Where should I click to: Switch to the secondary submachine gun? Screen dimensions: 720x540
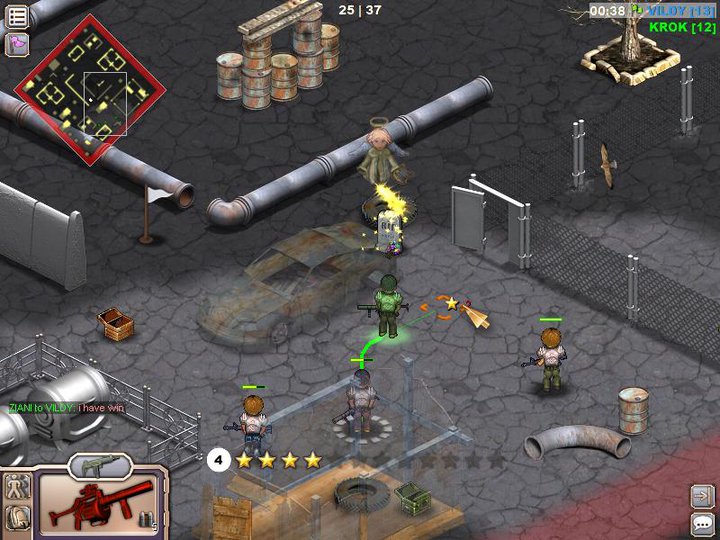coord(99,465)
